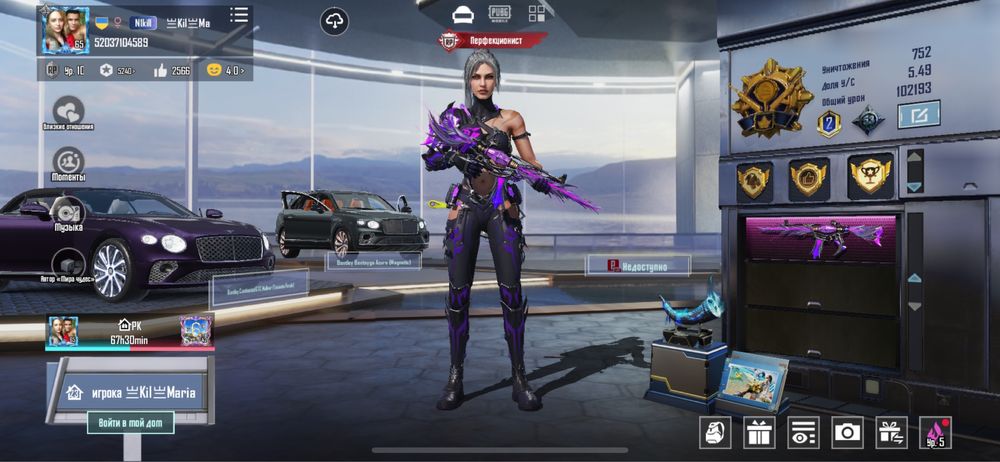Switch to the PUBG Mobile tab
Screen dimensions: 1000x462
click(x=499, y=13)
